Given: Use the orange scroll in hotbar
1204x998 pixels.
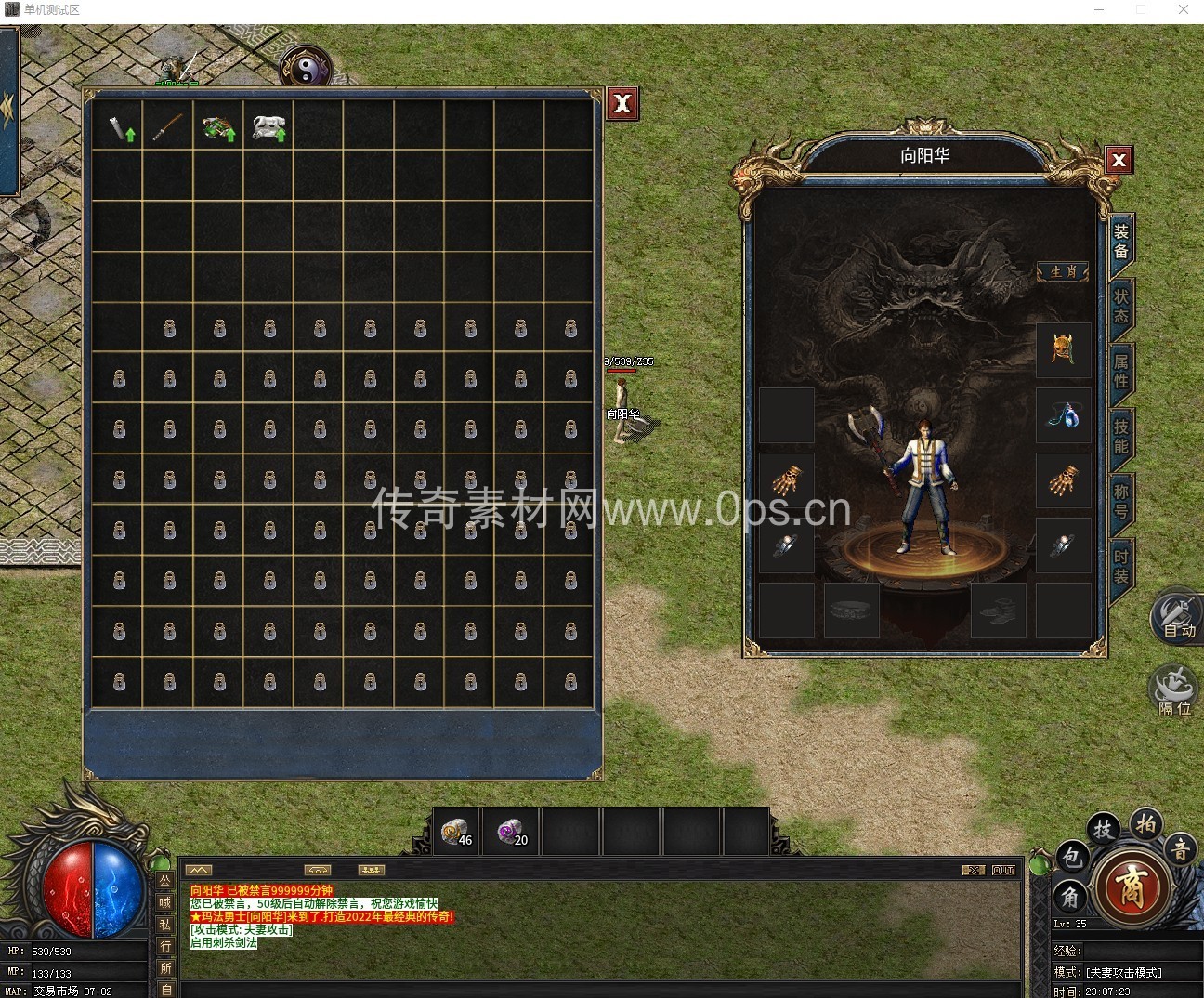Looking at the screenshot, I should coord(456,832).
